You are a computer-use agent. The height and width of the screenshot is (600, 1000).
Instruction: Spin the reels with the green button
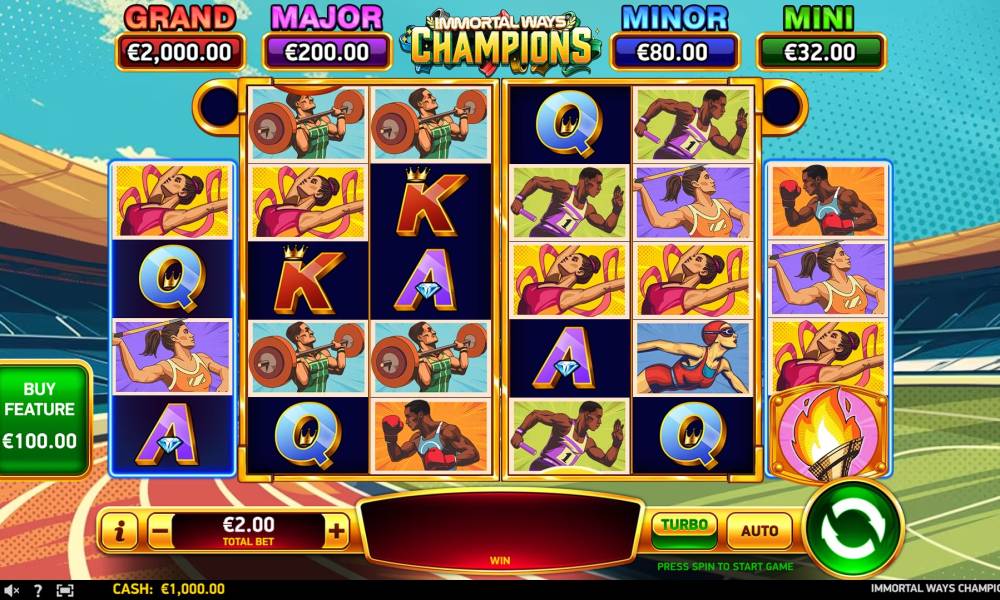click(x=853, y=527)
